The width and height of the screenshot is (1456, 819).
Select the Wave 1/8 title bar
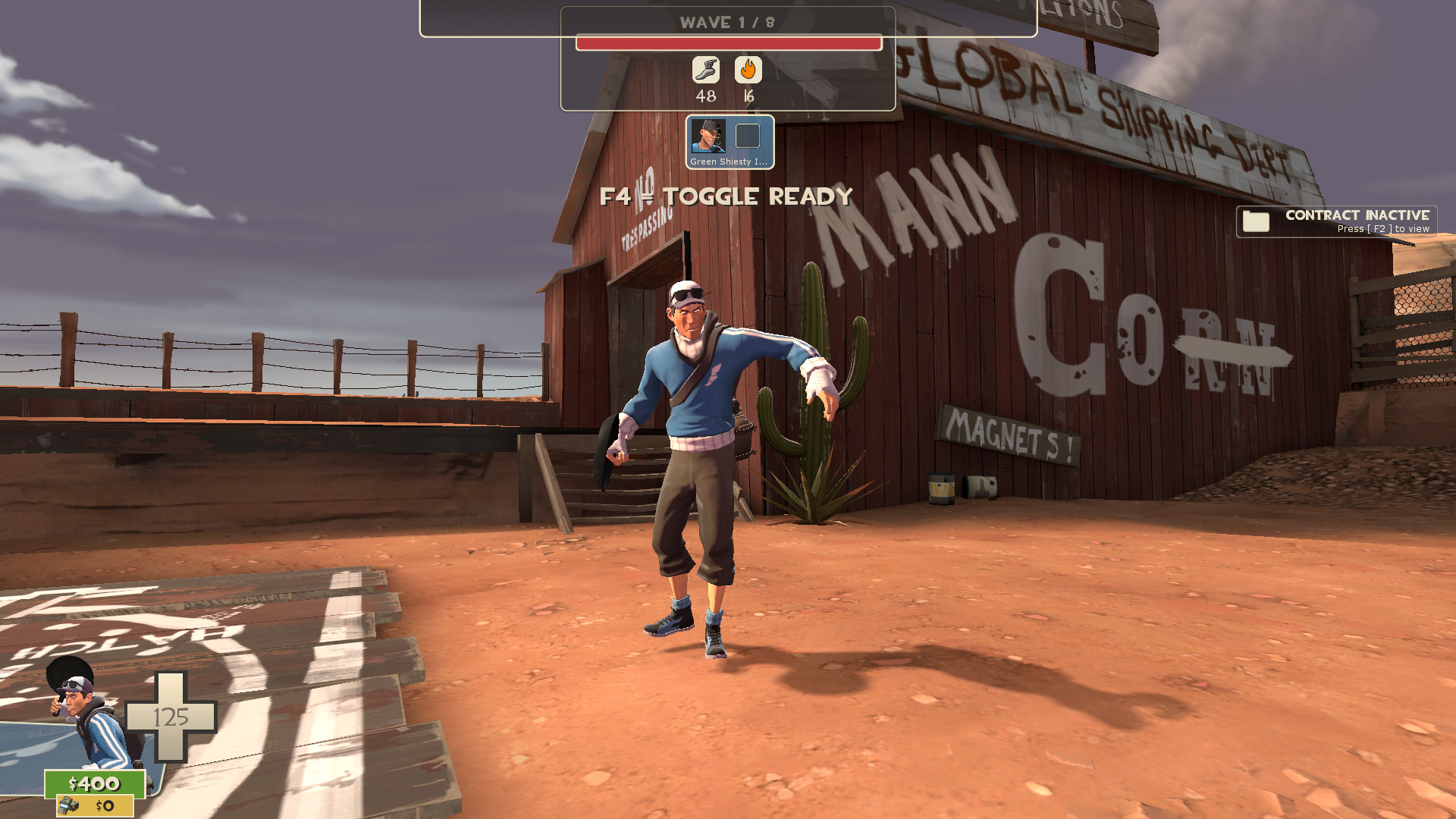pyautogui.click(x=726, y=22)
